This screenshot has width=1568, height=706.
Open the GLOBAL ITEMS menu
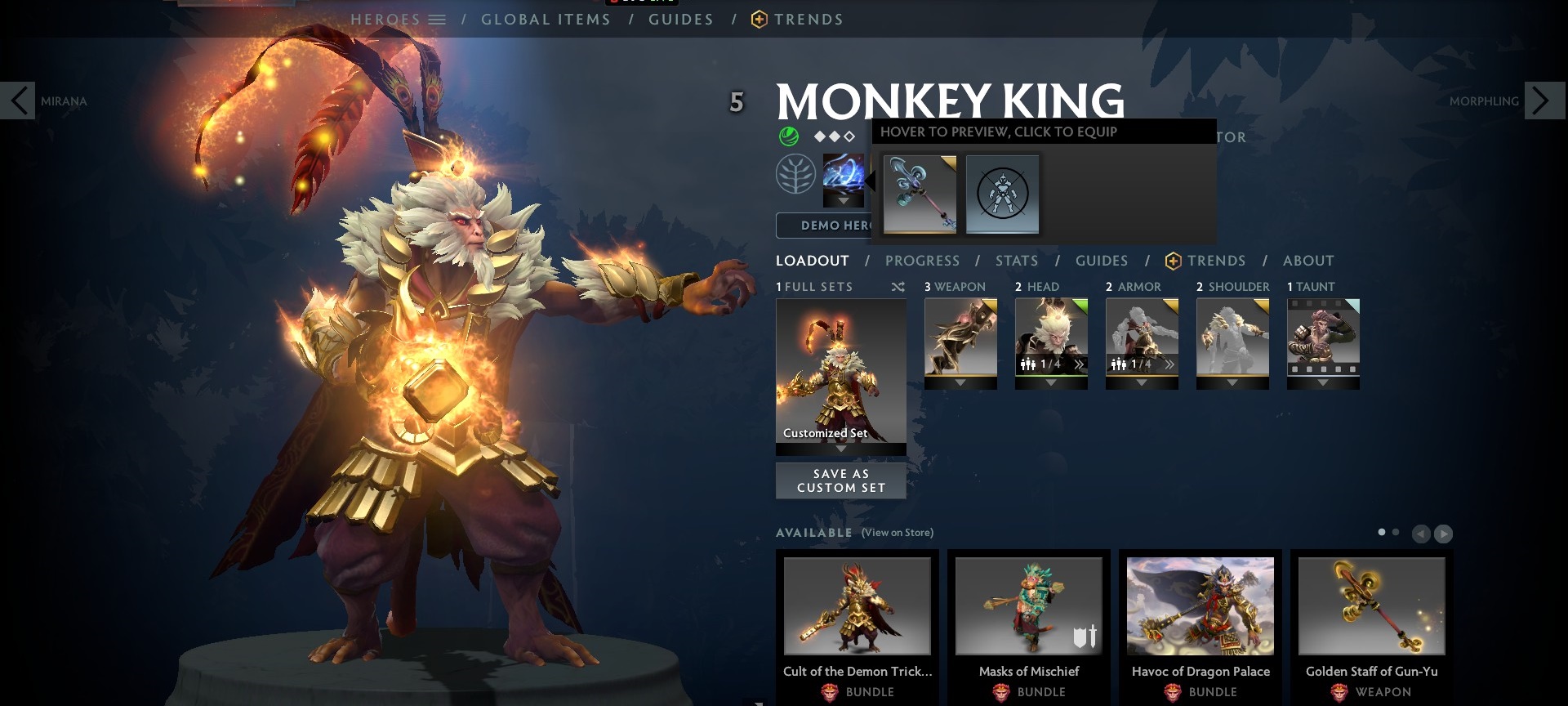point(546,19)
